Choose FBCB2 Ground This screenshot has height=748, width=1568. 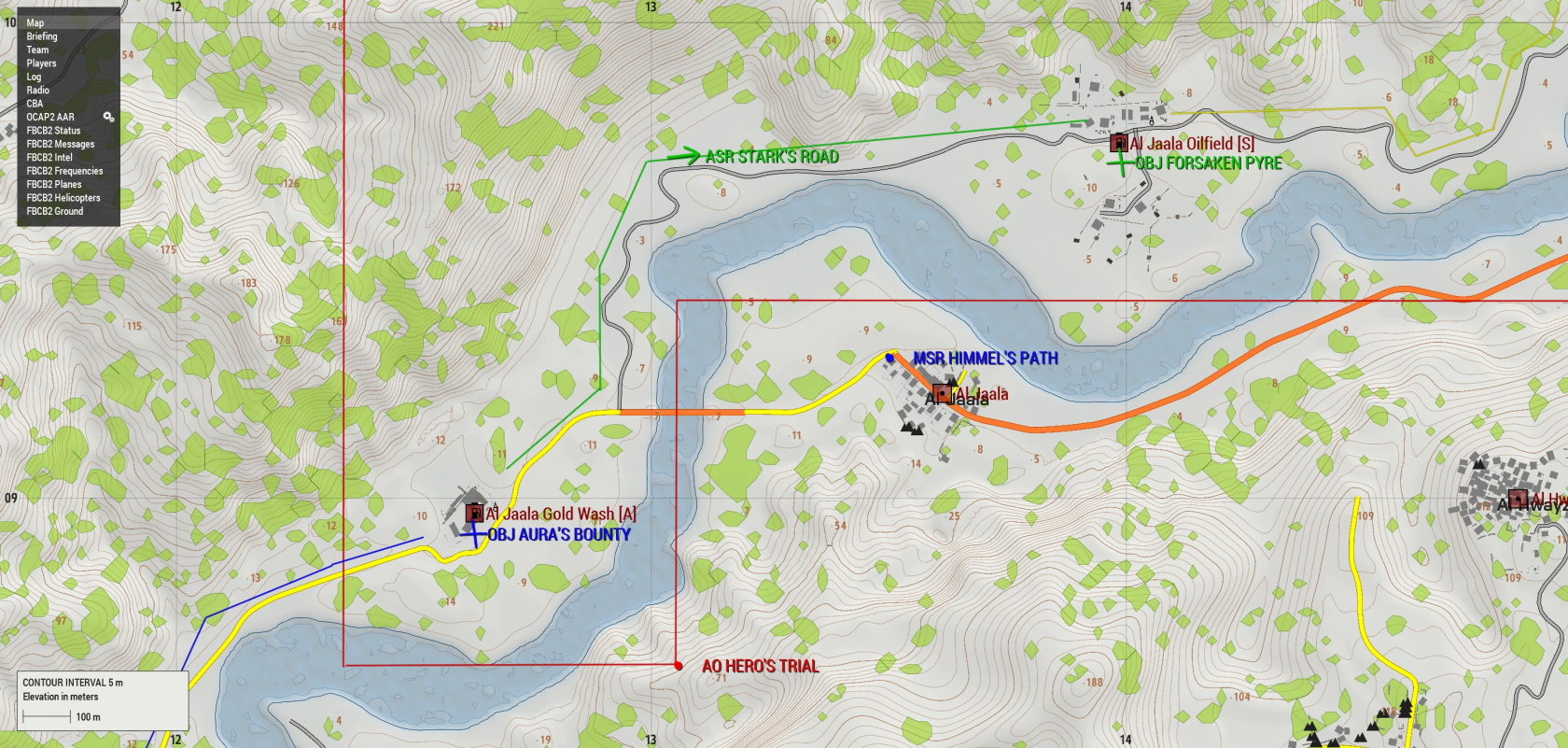(55, 211)
